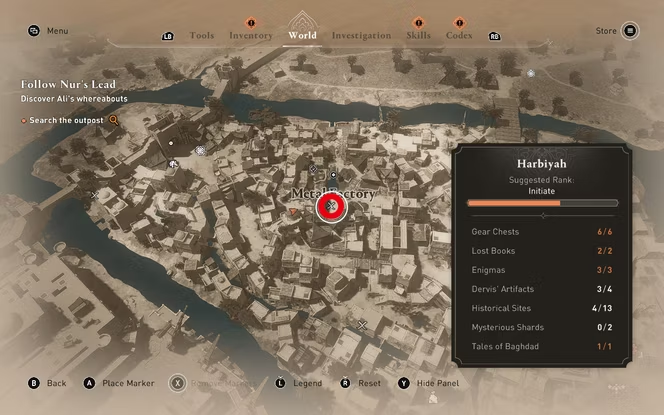Click the Search the outpost objective

tap(68, 120)
